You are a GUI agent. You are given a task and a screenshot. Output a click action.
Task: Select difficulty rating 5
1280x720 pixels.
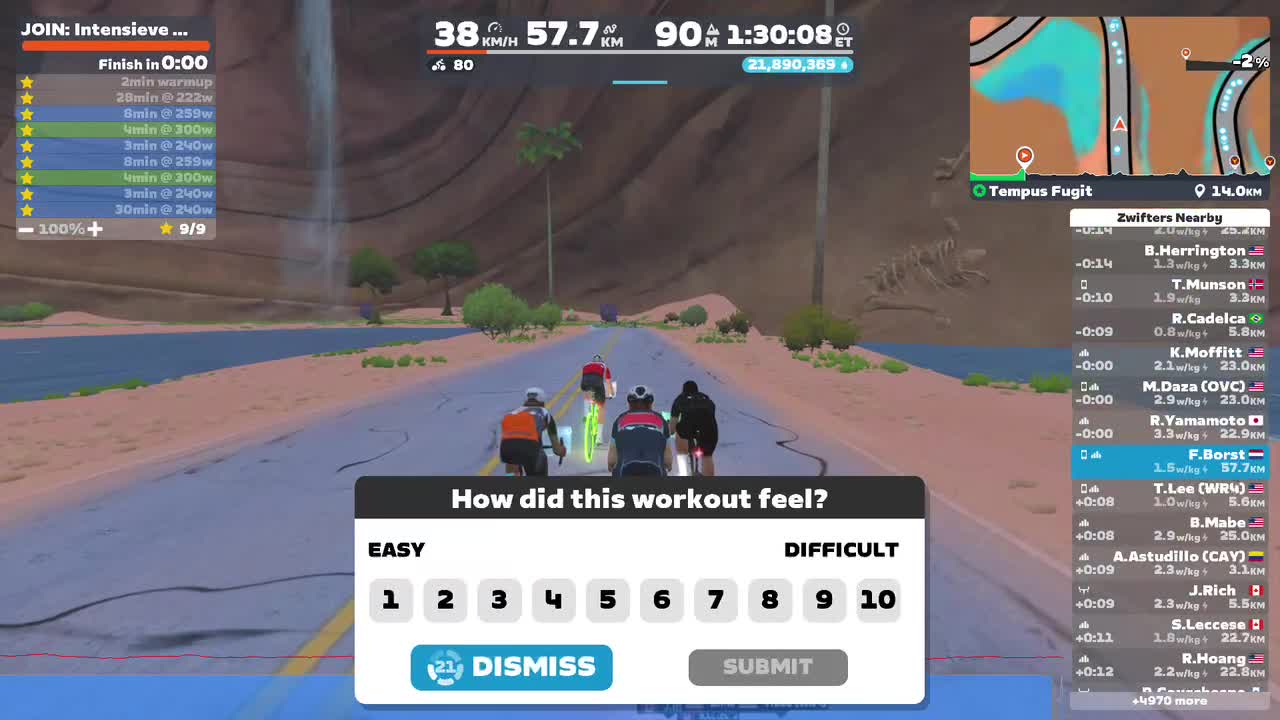click(607, 600)
